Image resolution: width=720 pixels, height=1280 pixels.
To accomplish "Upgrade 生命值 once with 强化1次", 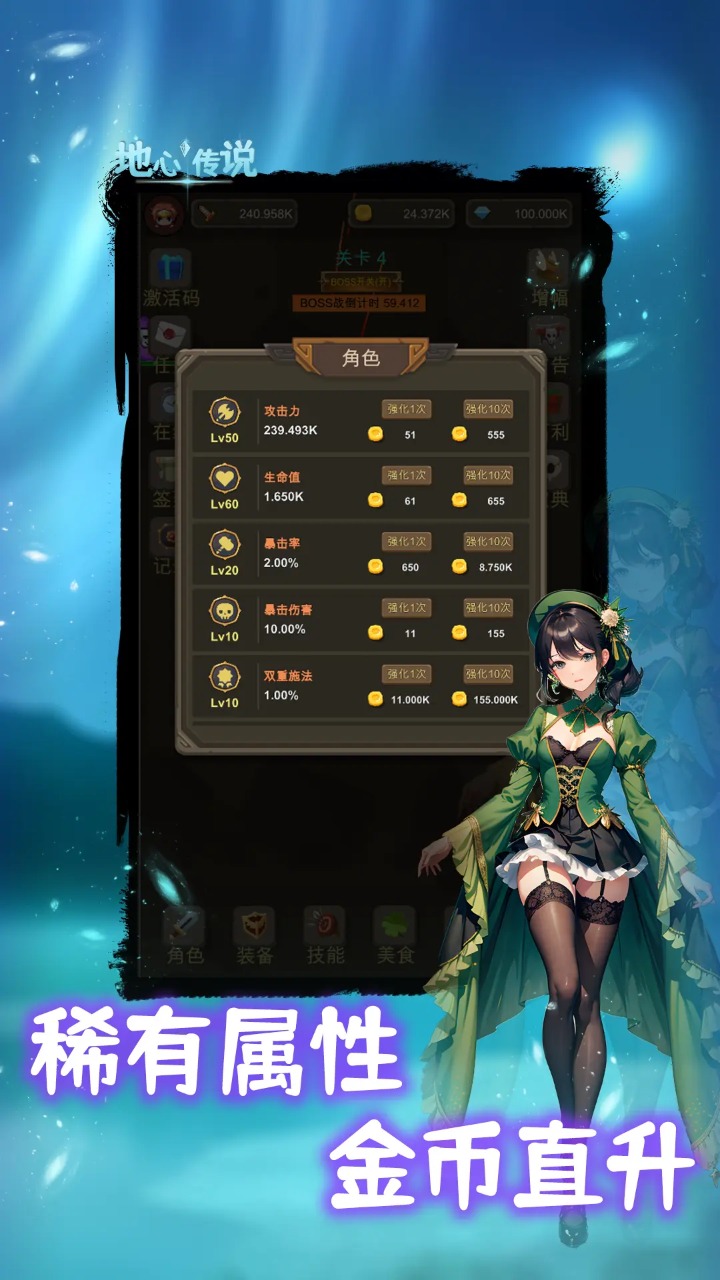I will (x=406, y=475).
